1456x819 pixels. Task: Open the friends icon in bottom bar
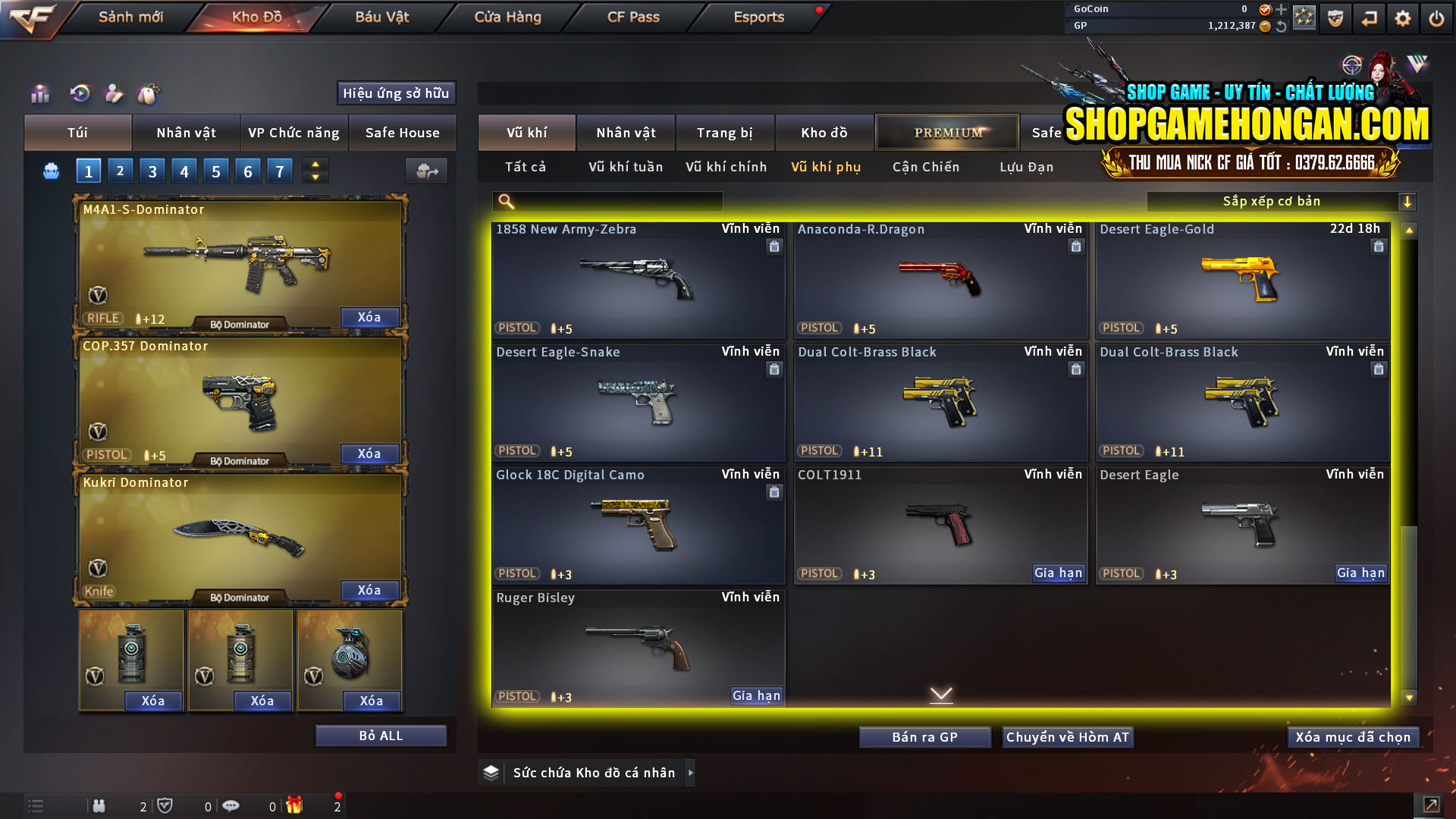pos(99,805)
